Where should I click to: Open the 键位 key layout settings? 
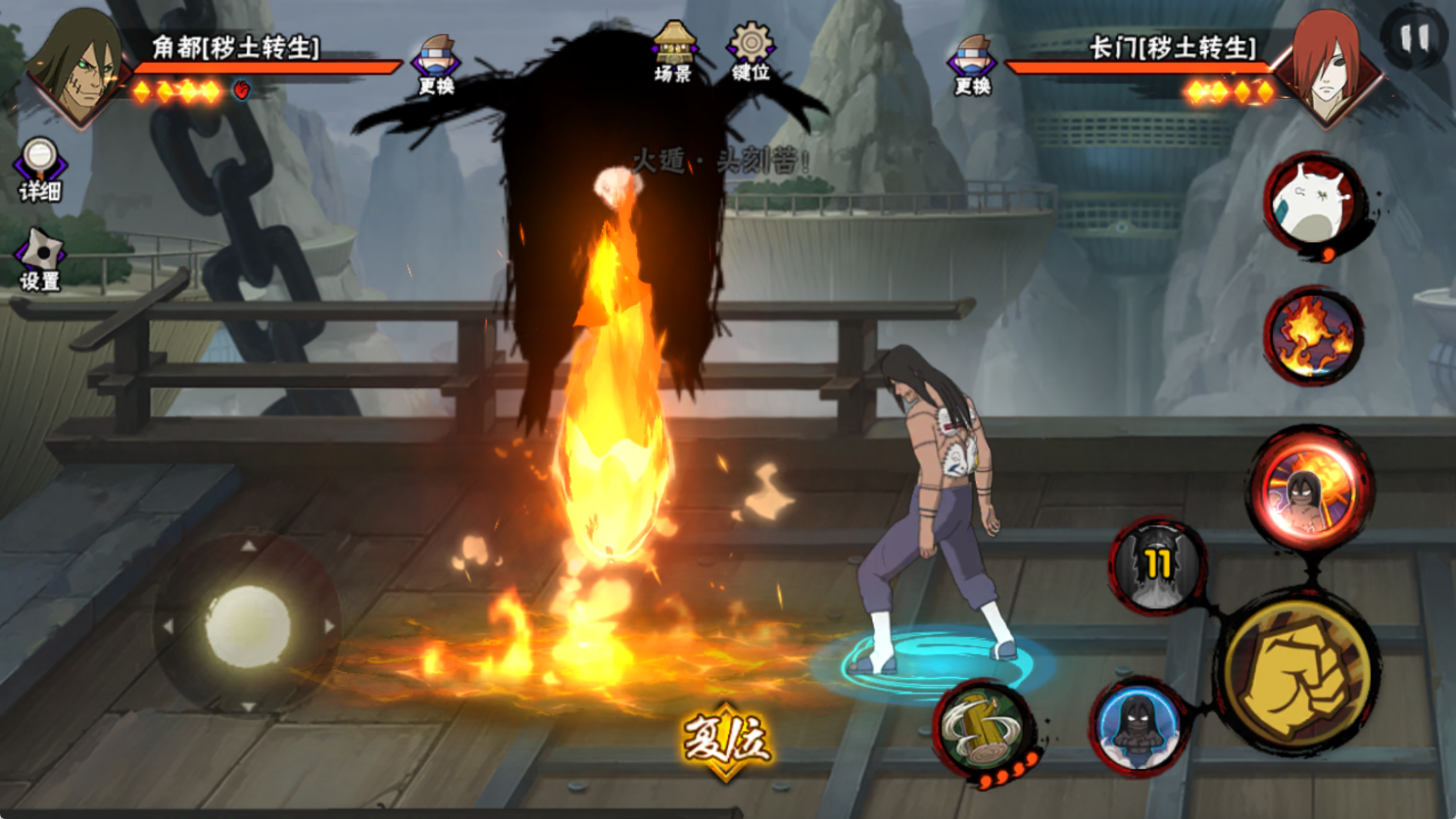tap(750, 52)
